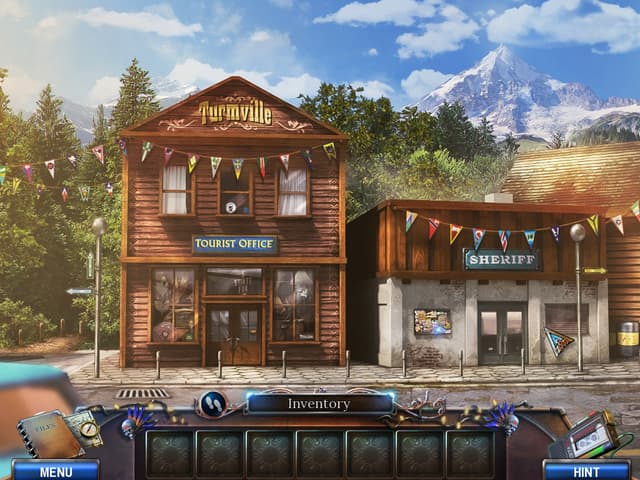Use the Hint button
Viewport: 640px width, 480px height.
click(x=586, y=470)
